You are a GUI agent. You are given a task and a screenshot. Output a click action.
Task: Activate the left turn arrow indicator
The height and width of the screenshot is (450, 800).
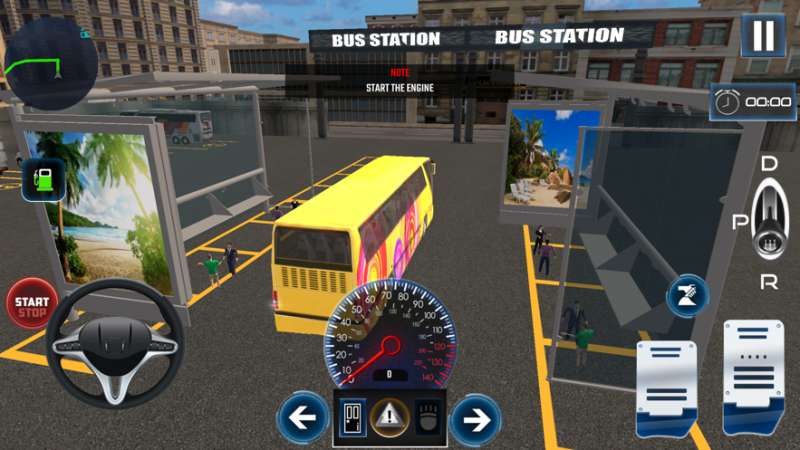304,419
